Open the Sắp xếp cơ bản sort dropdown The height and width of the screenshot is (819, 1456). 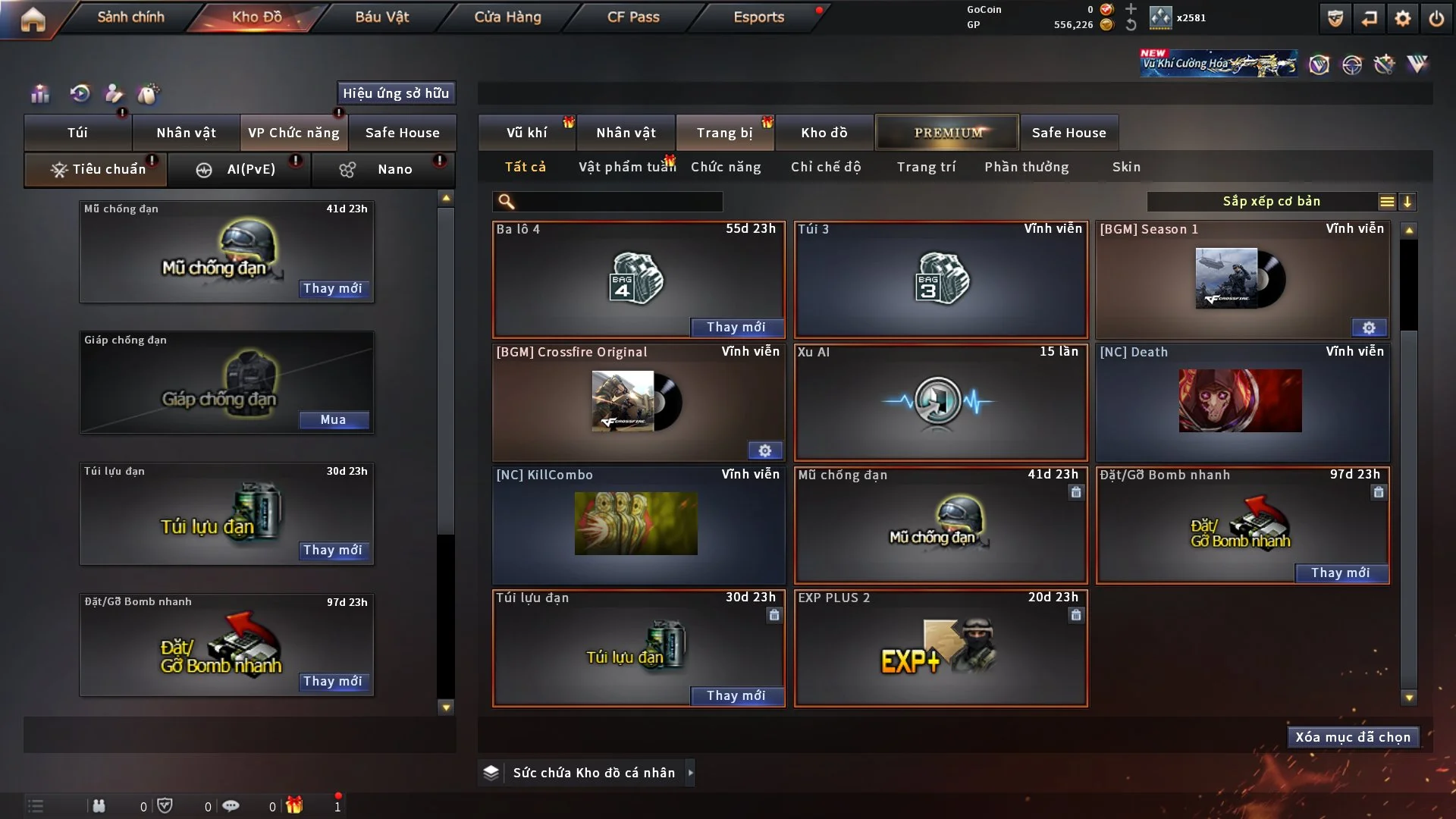click(x=1272, y=202)
